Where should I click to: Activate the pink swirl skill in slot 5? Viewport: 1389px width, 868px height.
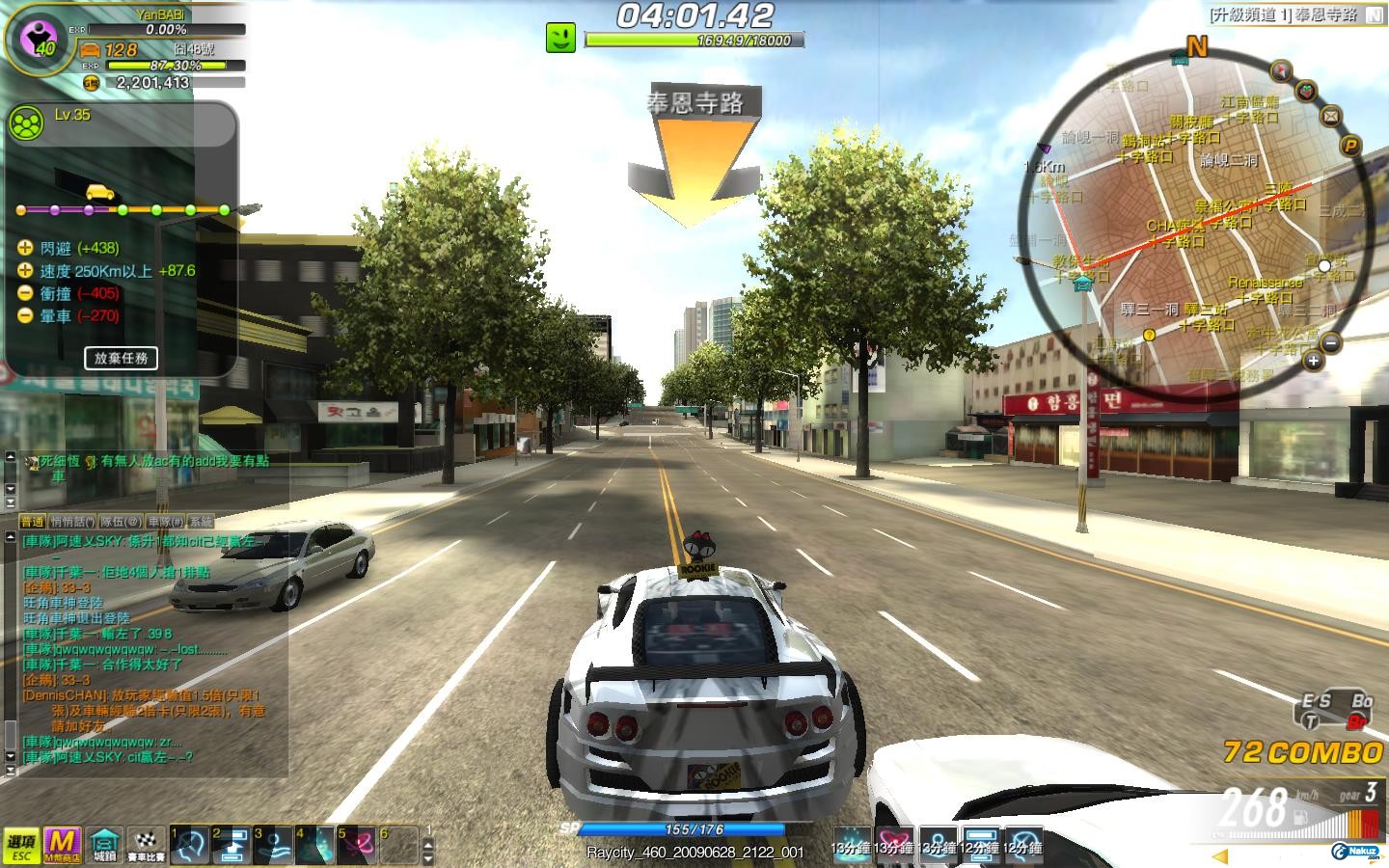pyautogui.click(x=356, y=846)
